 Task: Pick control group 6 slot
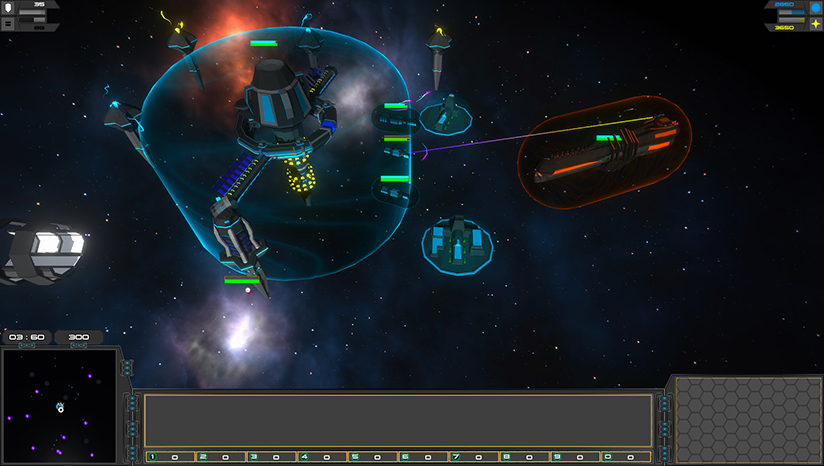422,457
